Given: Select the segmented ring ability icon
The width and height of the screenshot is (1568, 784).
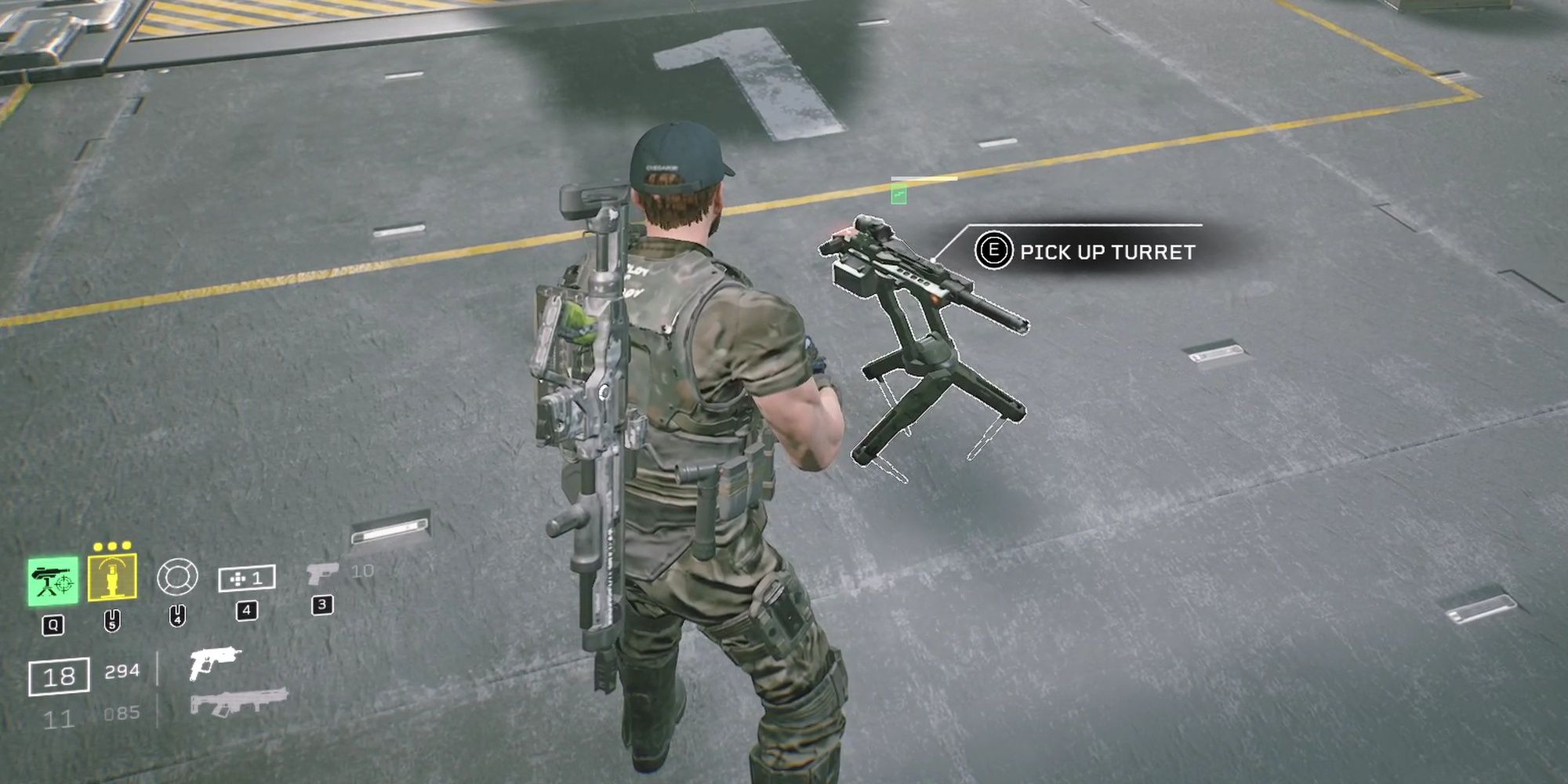Looking at the screenshot, I should click(177, 579).
